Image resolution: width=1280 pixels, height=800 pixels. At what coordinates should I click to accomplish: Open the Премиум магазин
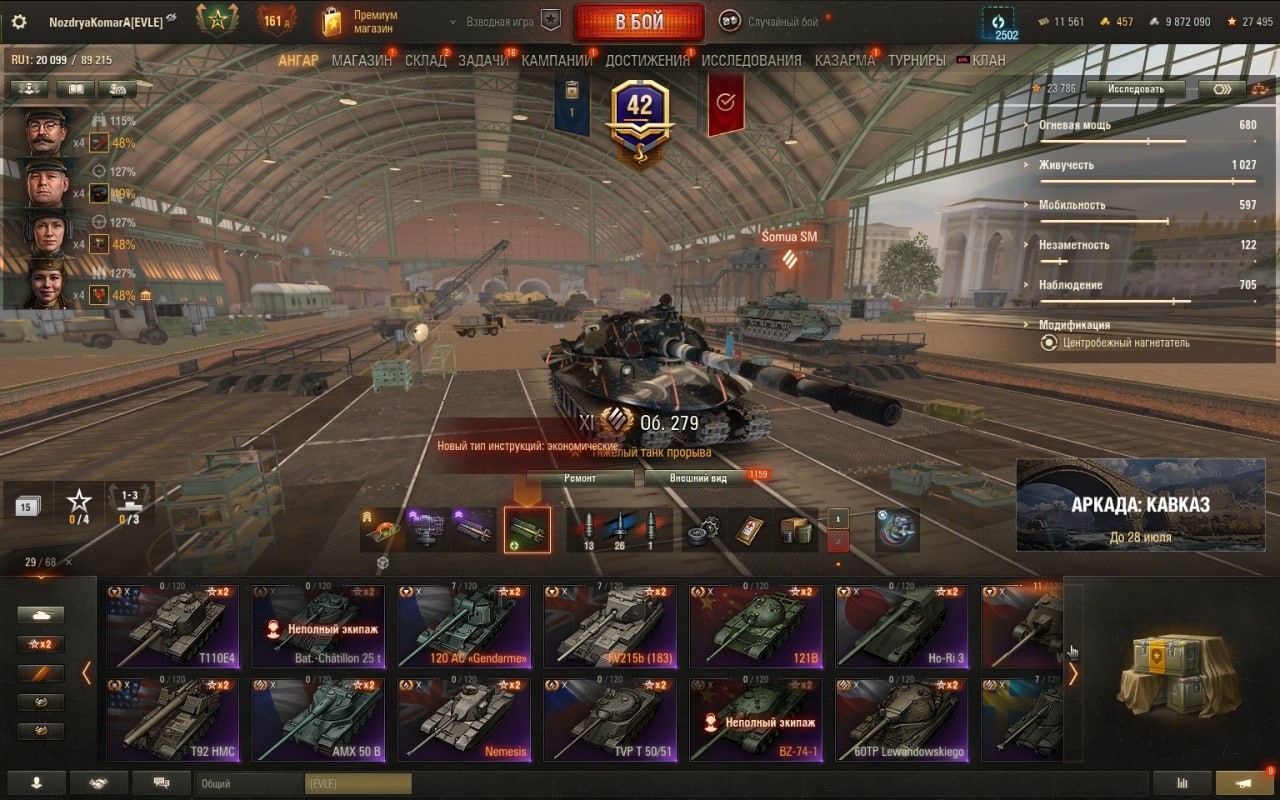click(x=361, y=21)
